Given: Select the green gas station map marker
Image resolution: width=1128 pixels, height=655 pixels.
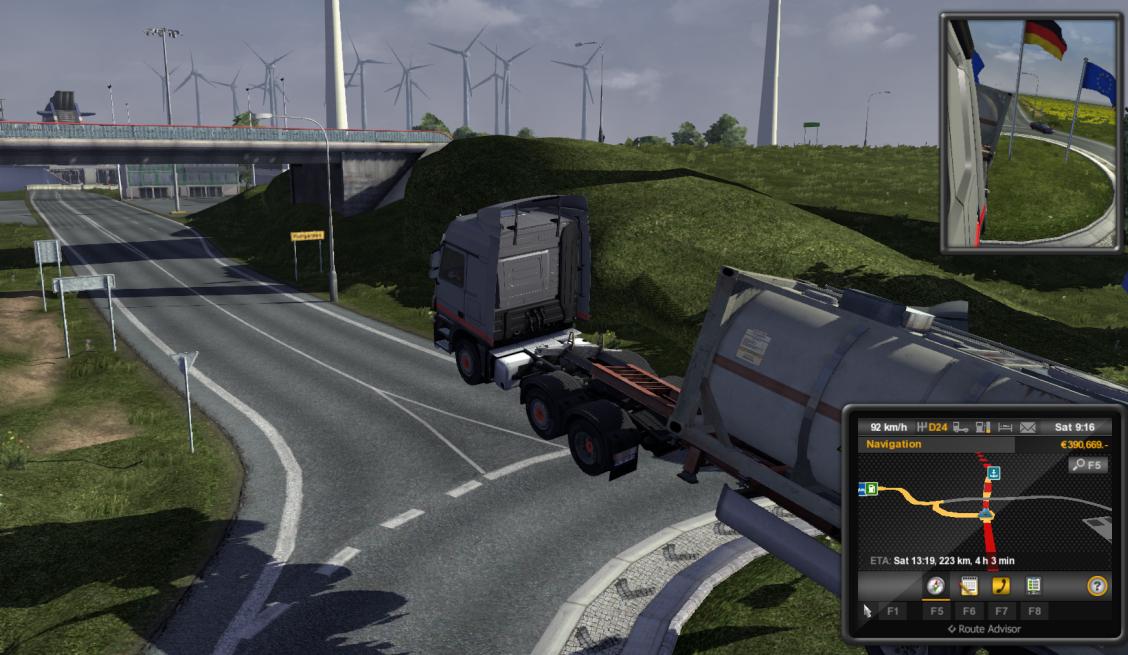Looking at the screenshot, I should (873, 489).
